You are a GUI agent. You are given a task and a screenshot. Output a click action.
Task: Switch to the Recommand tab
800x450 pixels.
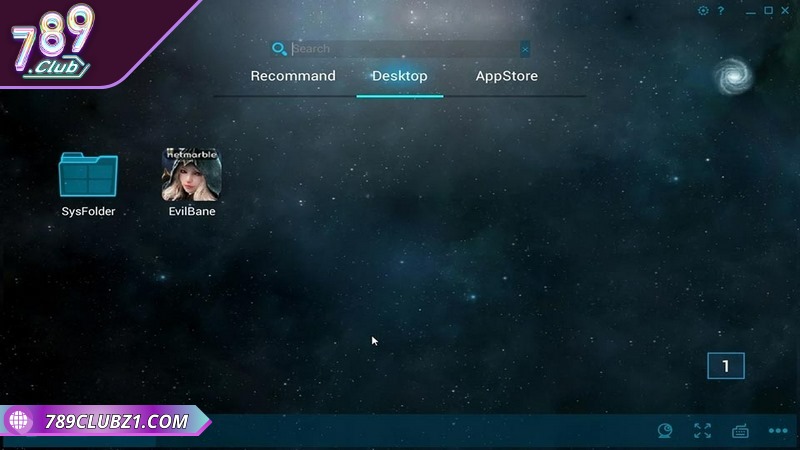point(293,76)
